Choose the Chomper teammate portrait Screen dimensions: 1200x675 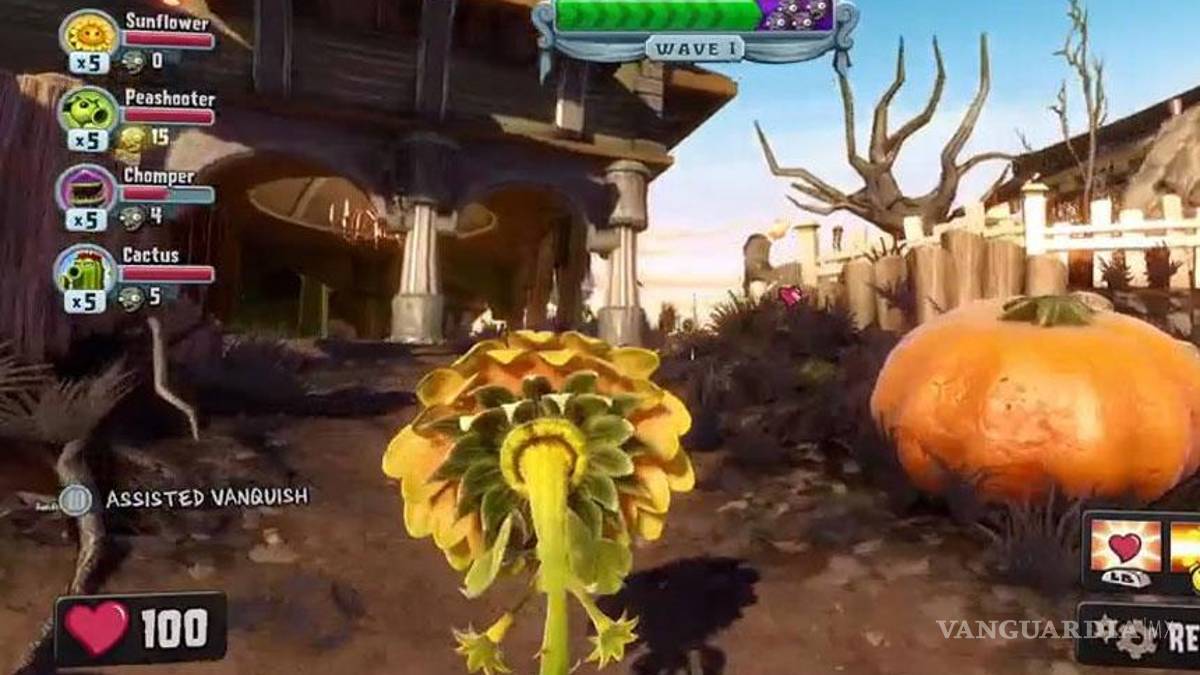(88, 189)
